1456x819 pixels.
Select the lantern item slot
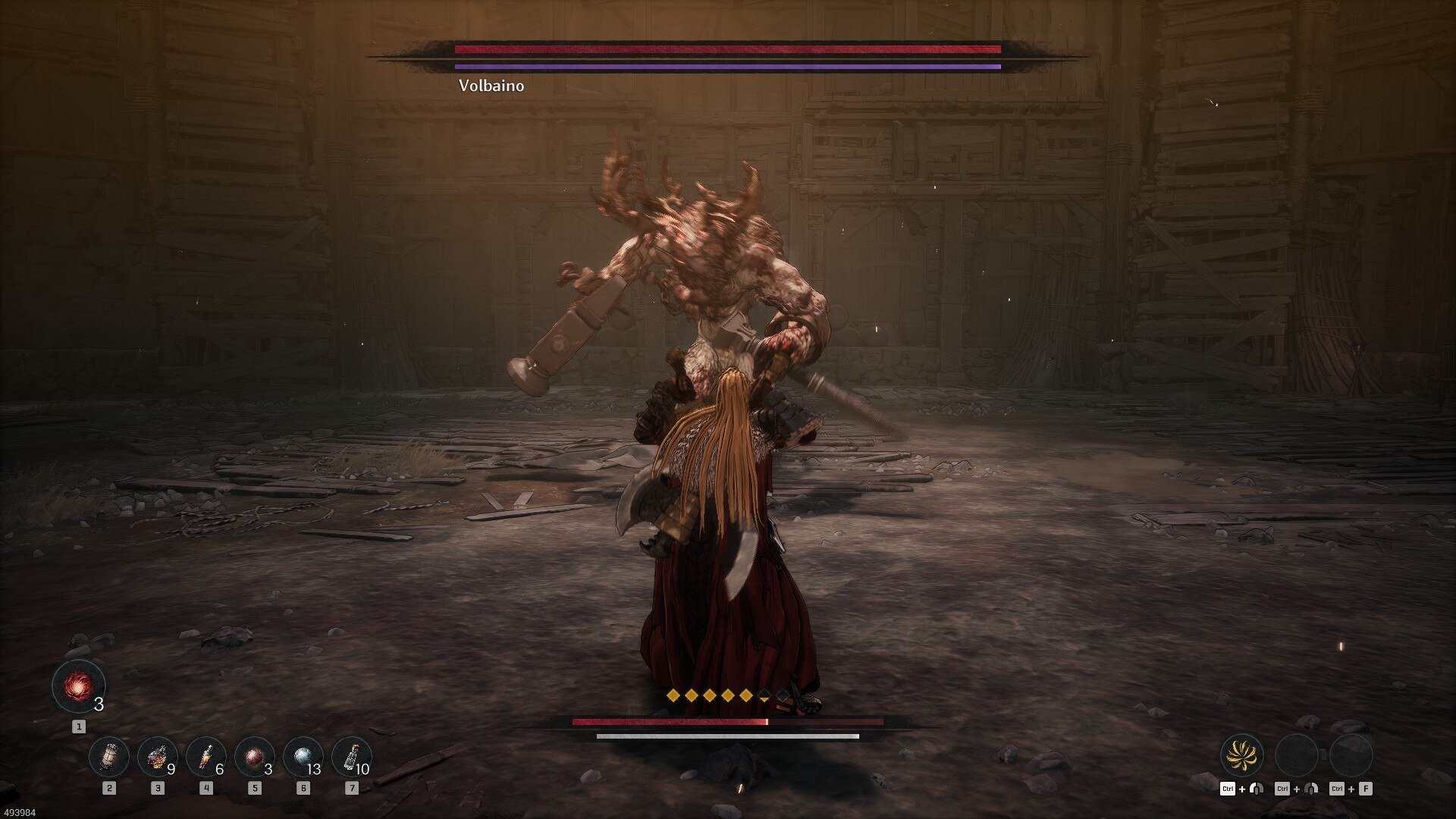coord(109,757)
